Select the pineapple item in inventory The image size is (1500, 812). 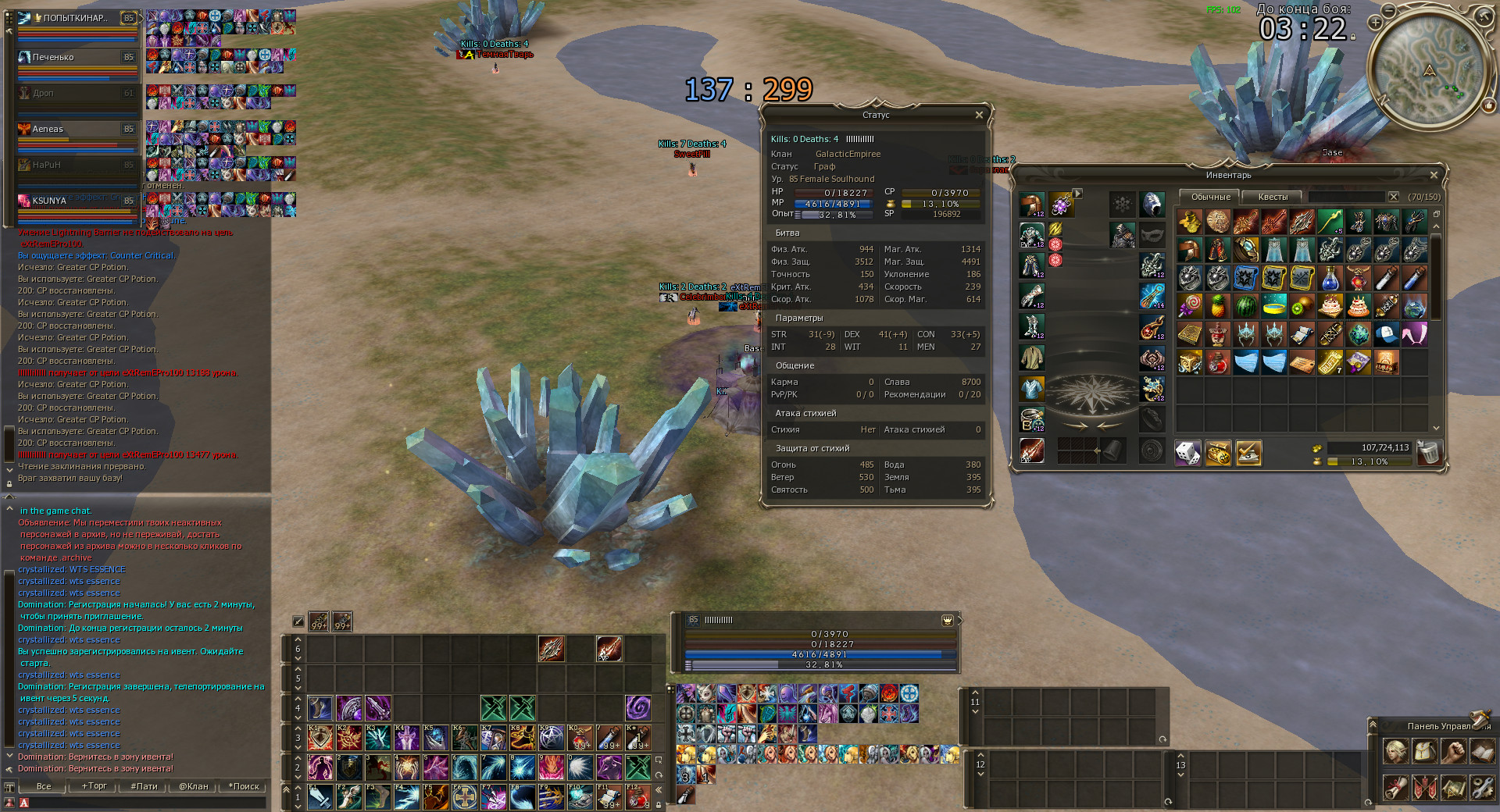tap(1218, 306)
